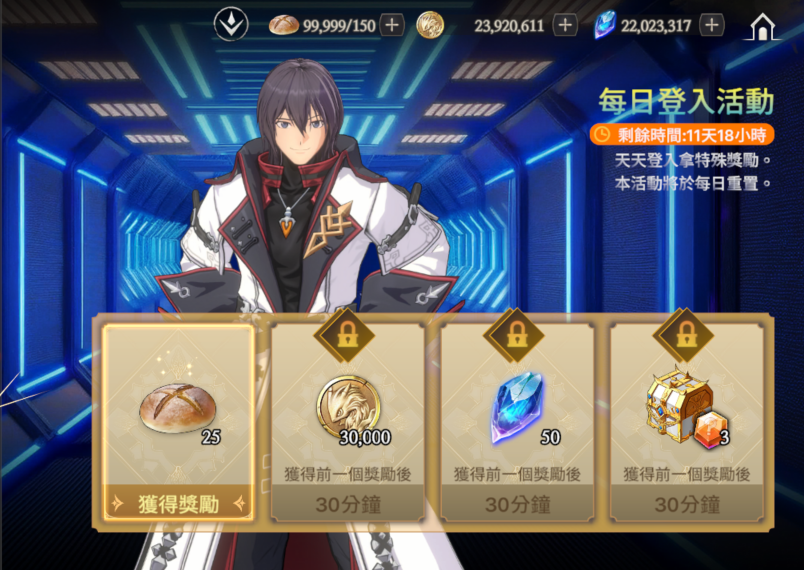The height and width of the screenshot is (570, 804).
Task: Claim reward with the 獲得獎勵 button
Action: click(x=178, y=504)
